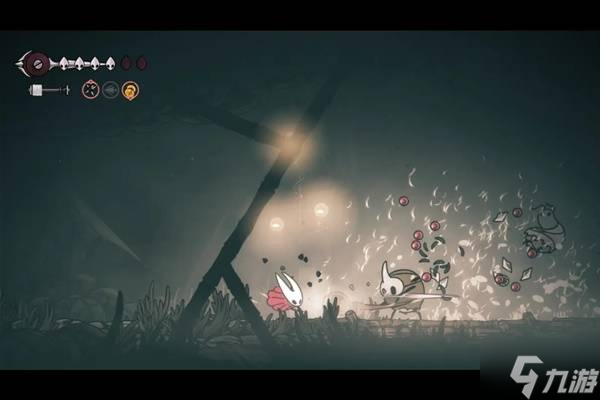This screenshot has width=600, height=400.
Task: Select the gold-ringed tool icon
Action: [130, 90]
